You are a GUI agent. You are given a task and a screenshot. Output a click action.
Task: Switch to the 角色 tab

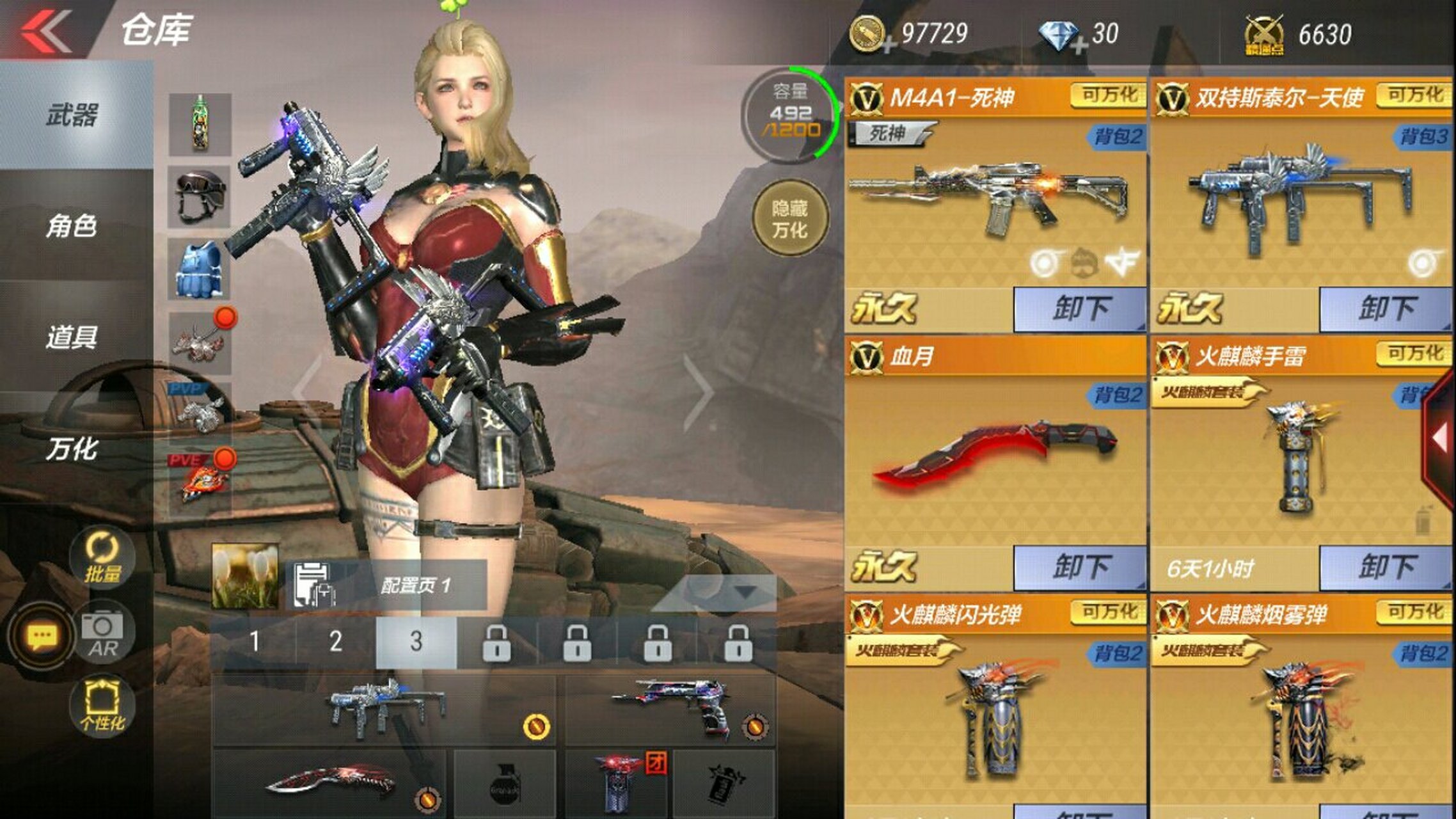click(x=72, y=226)
